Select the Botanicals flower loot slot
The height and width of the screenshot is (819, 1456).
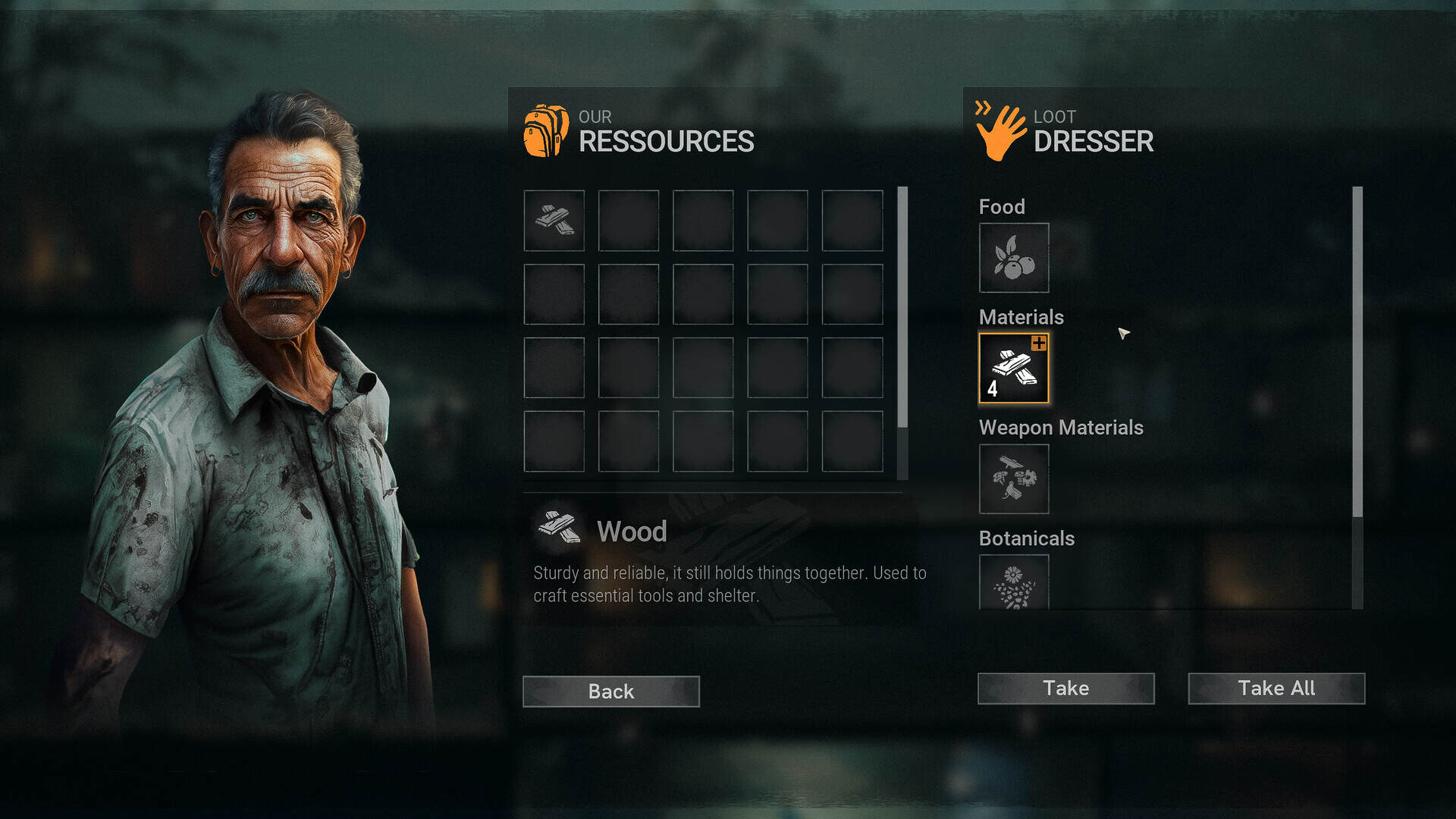pyautogui.click(x=1014, y=582)
